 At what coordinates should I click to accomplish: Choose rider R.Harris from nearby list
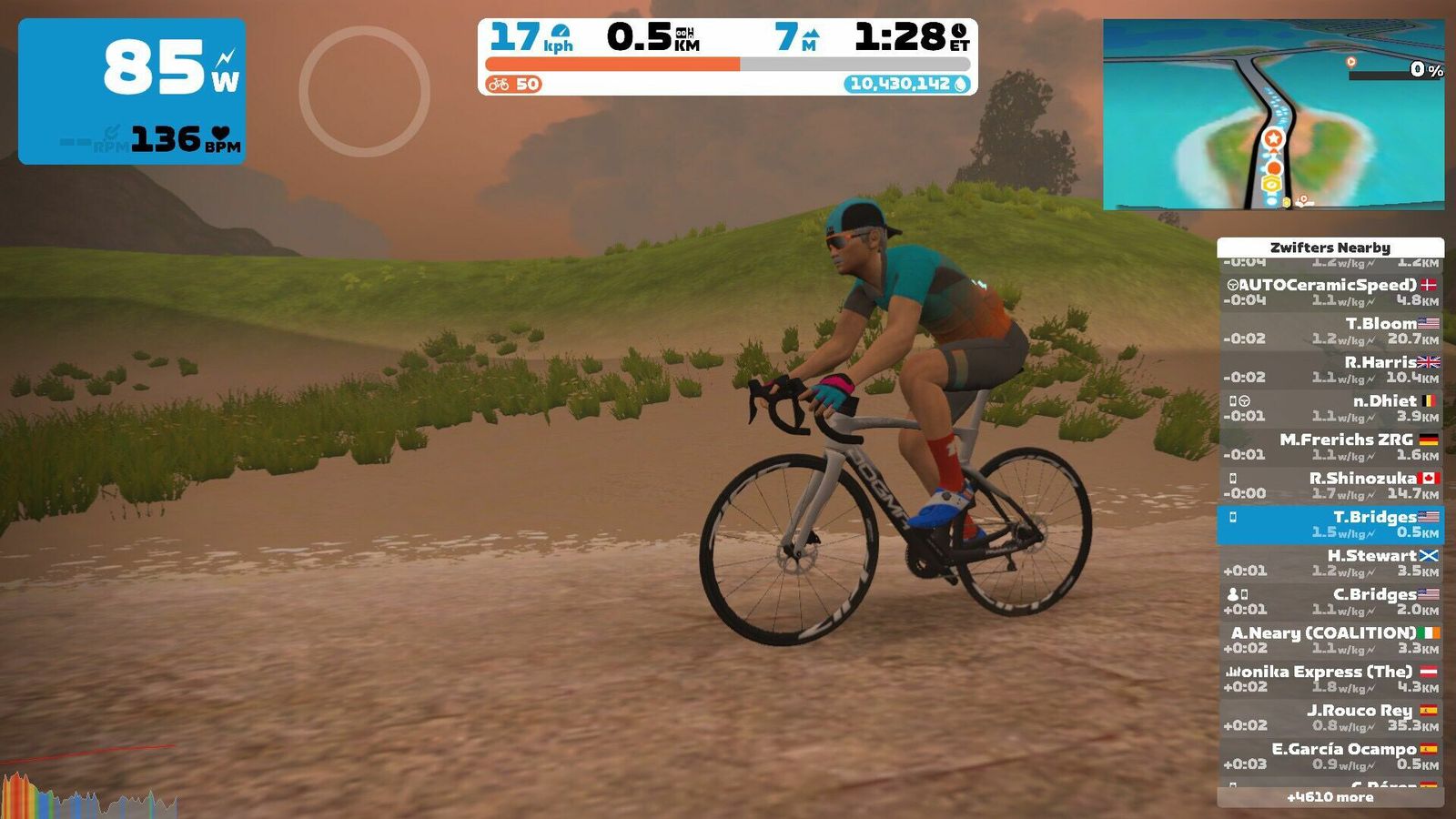1330,369
